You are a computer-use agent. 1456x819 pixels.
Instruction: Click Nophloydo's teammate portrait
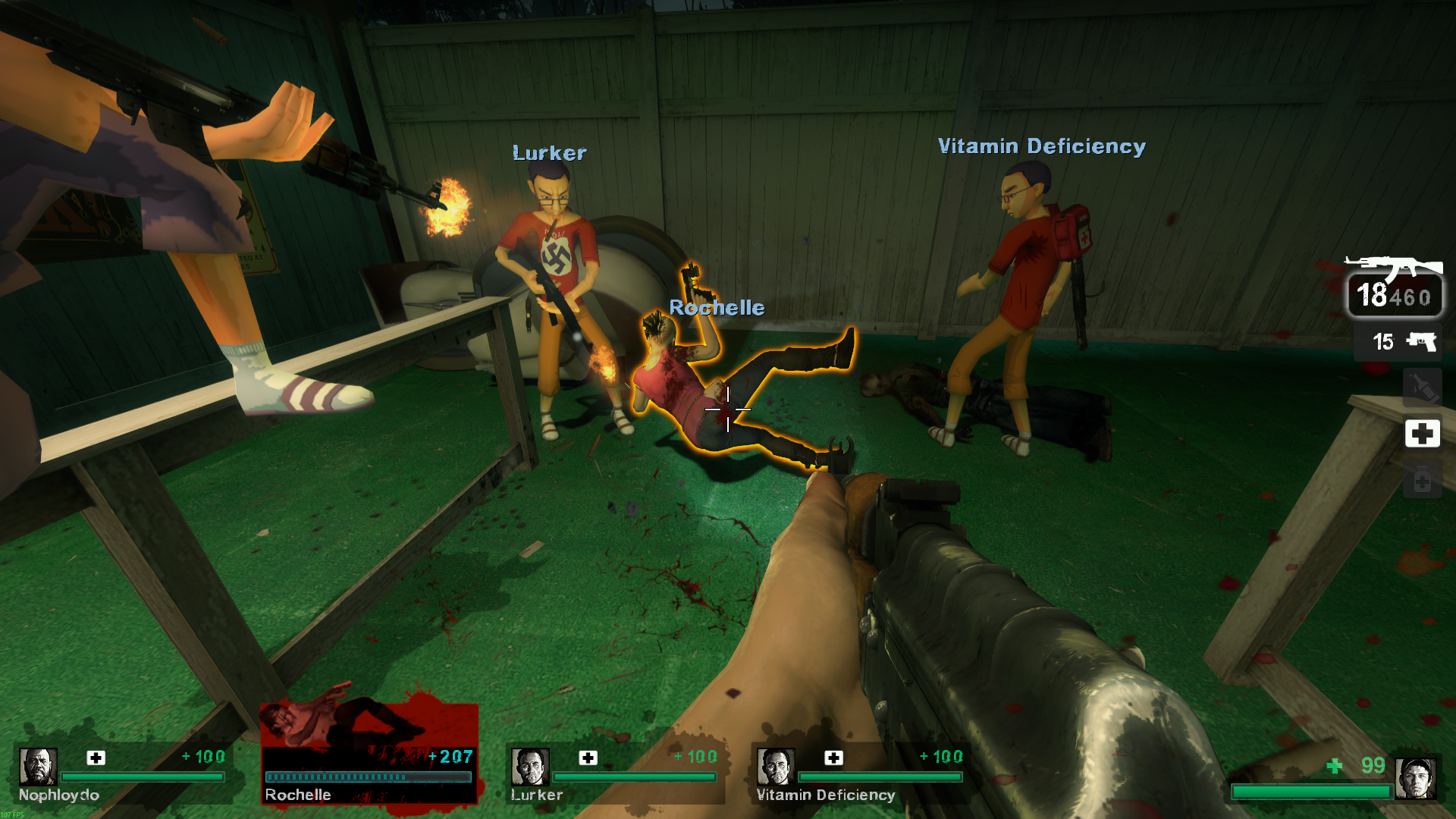point(38,767)
